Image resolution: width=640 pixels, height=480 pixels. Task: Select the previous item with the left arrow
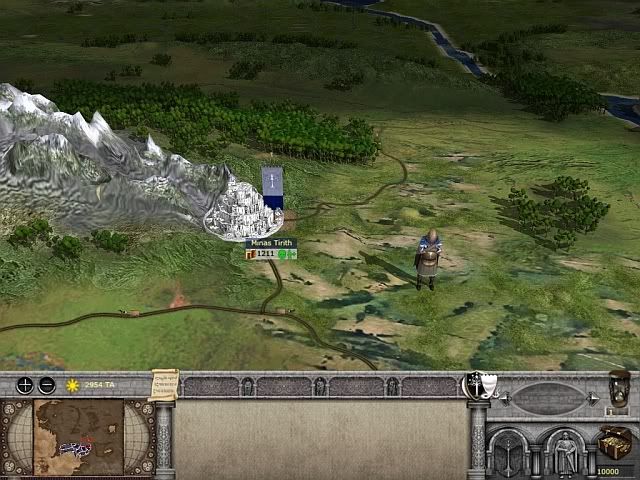click(x=505, y=399)
